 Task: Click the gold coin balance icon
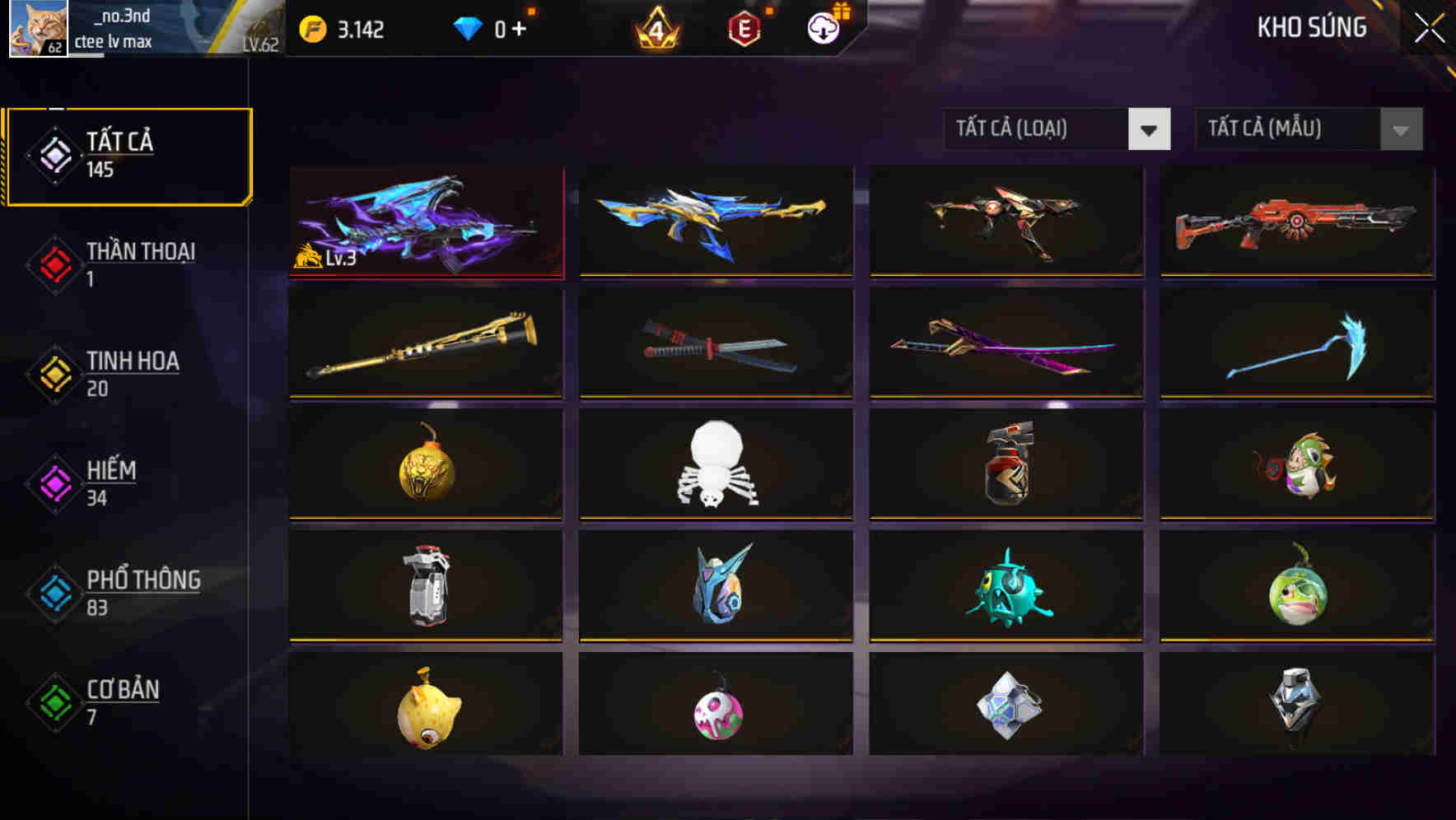pos(311,27)
